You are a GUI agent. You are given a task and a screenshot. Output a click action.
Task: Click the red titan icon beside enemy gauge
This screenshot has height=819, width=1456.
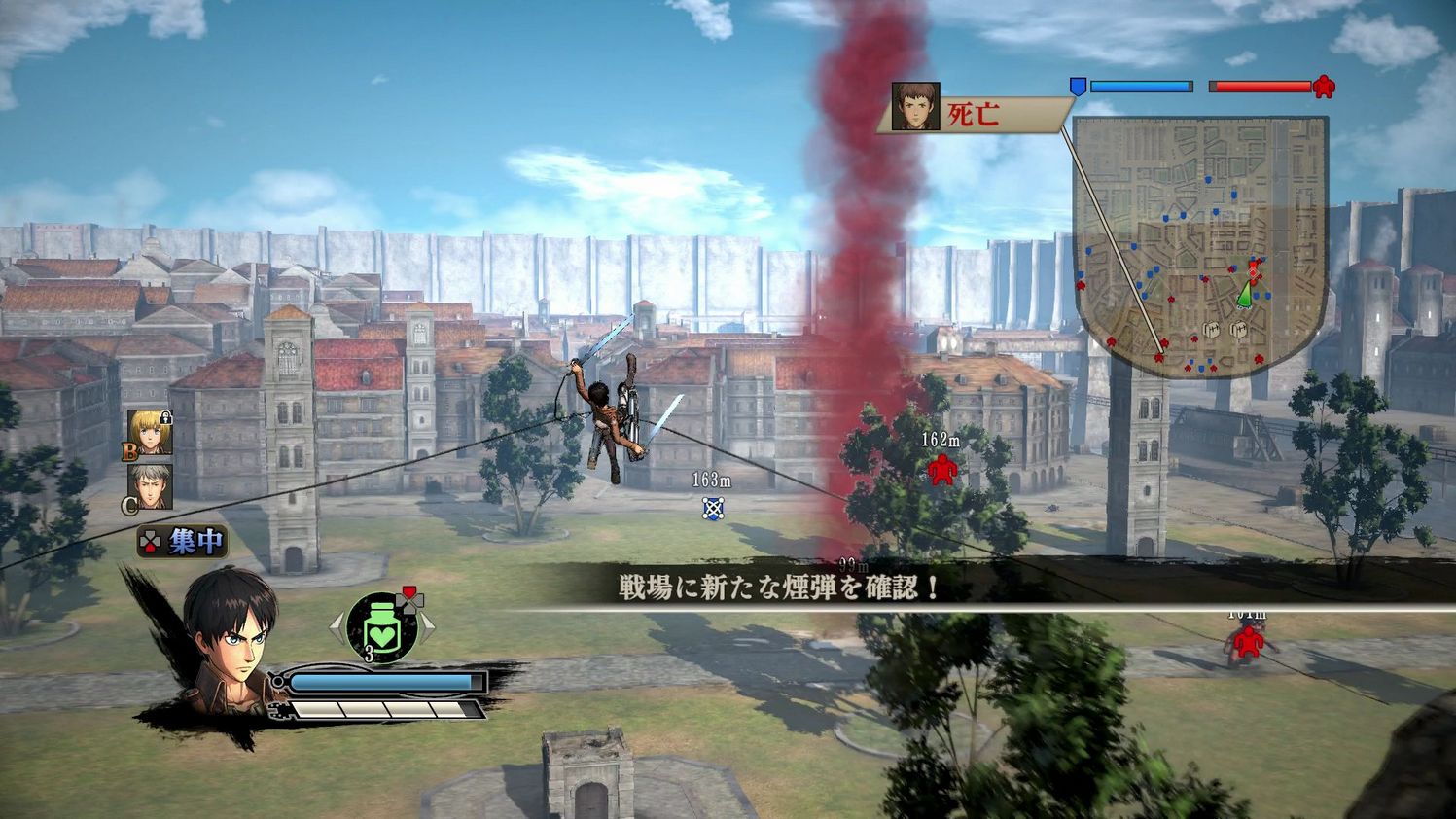[x=1323, y=87]
